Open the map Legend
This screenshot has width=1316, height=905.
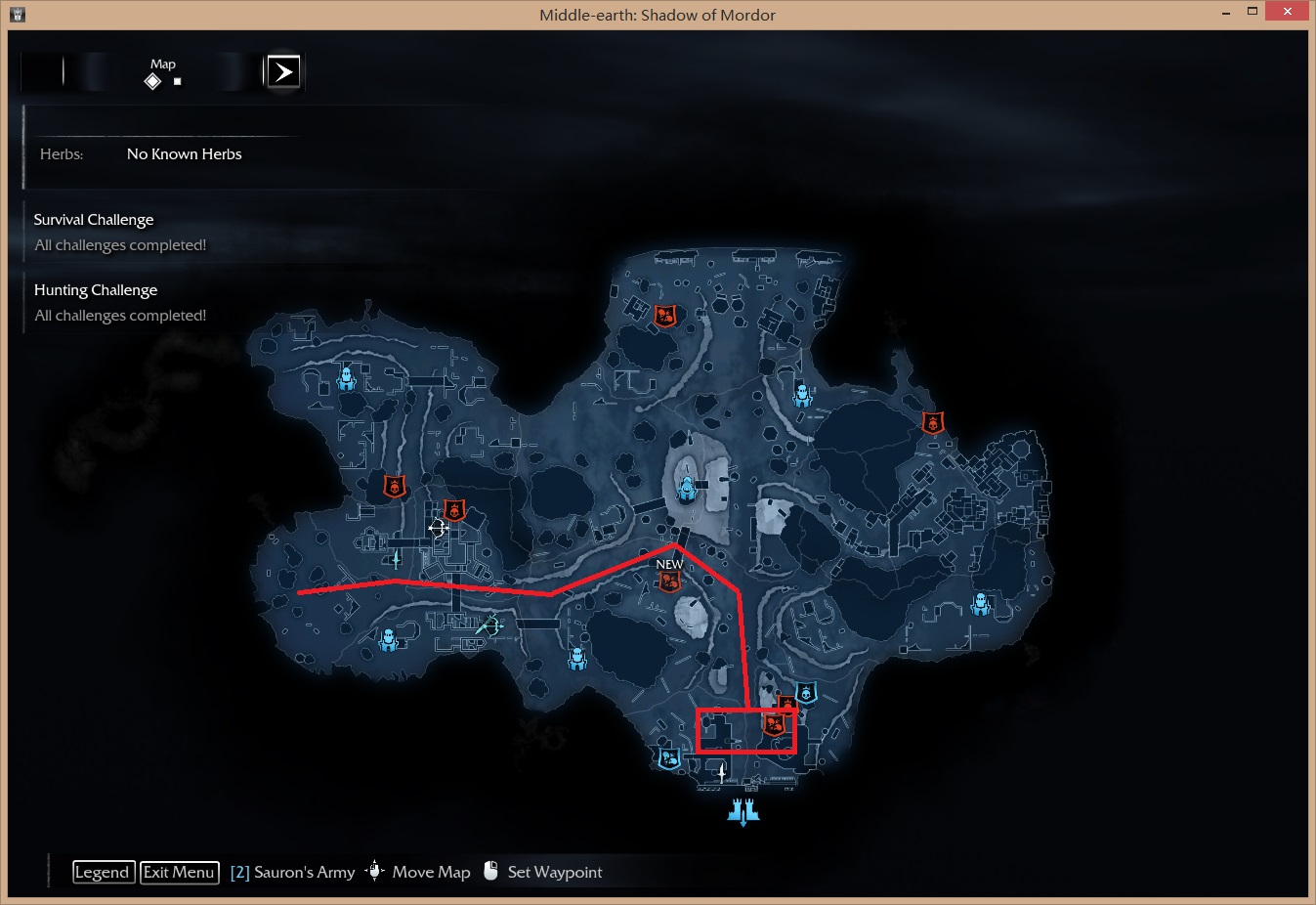click(103, 872)
